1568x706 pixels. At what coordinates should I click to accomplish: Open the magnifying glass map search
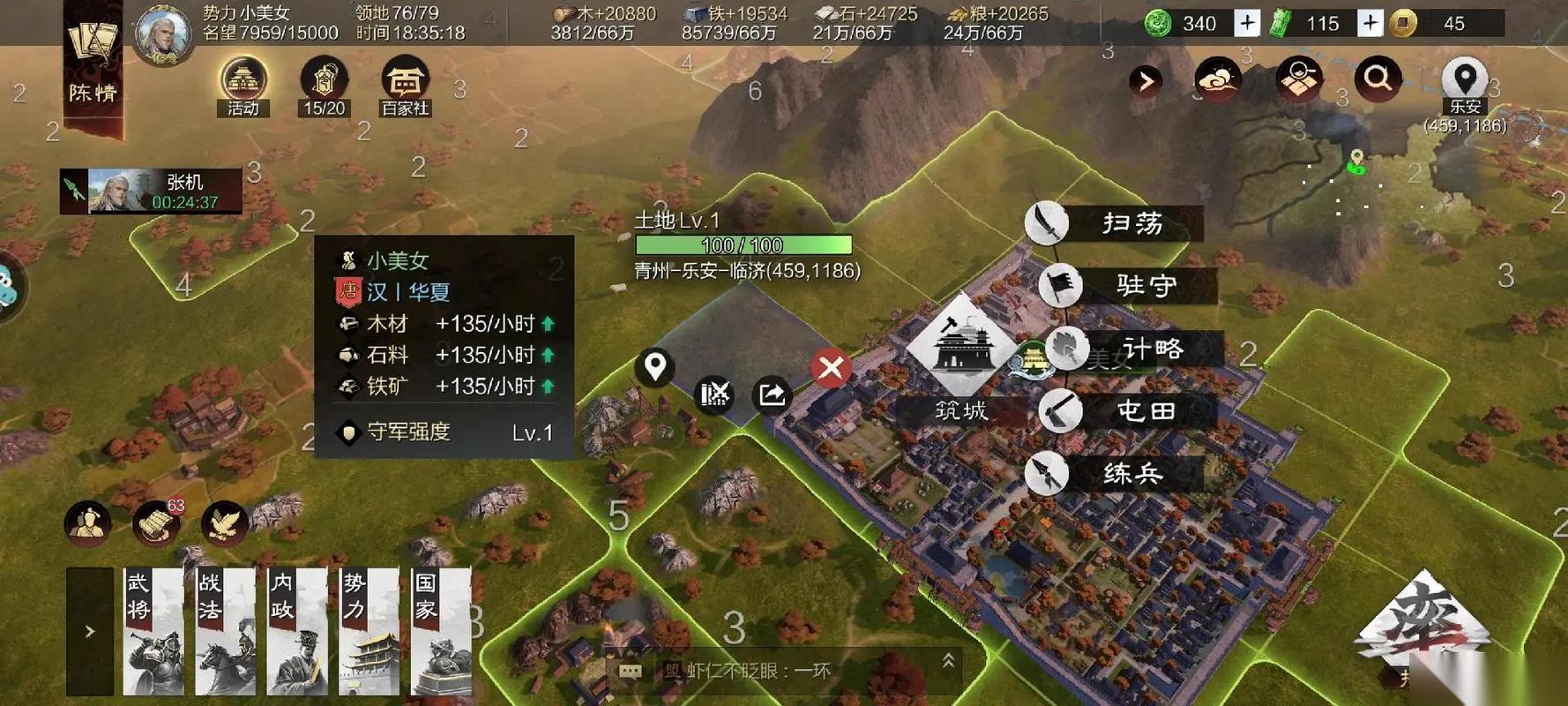click(1378, 79)
